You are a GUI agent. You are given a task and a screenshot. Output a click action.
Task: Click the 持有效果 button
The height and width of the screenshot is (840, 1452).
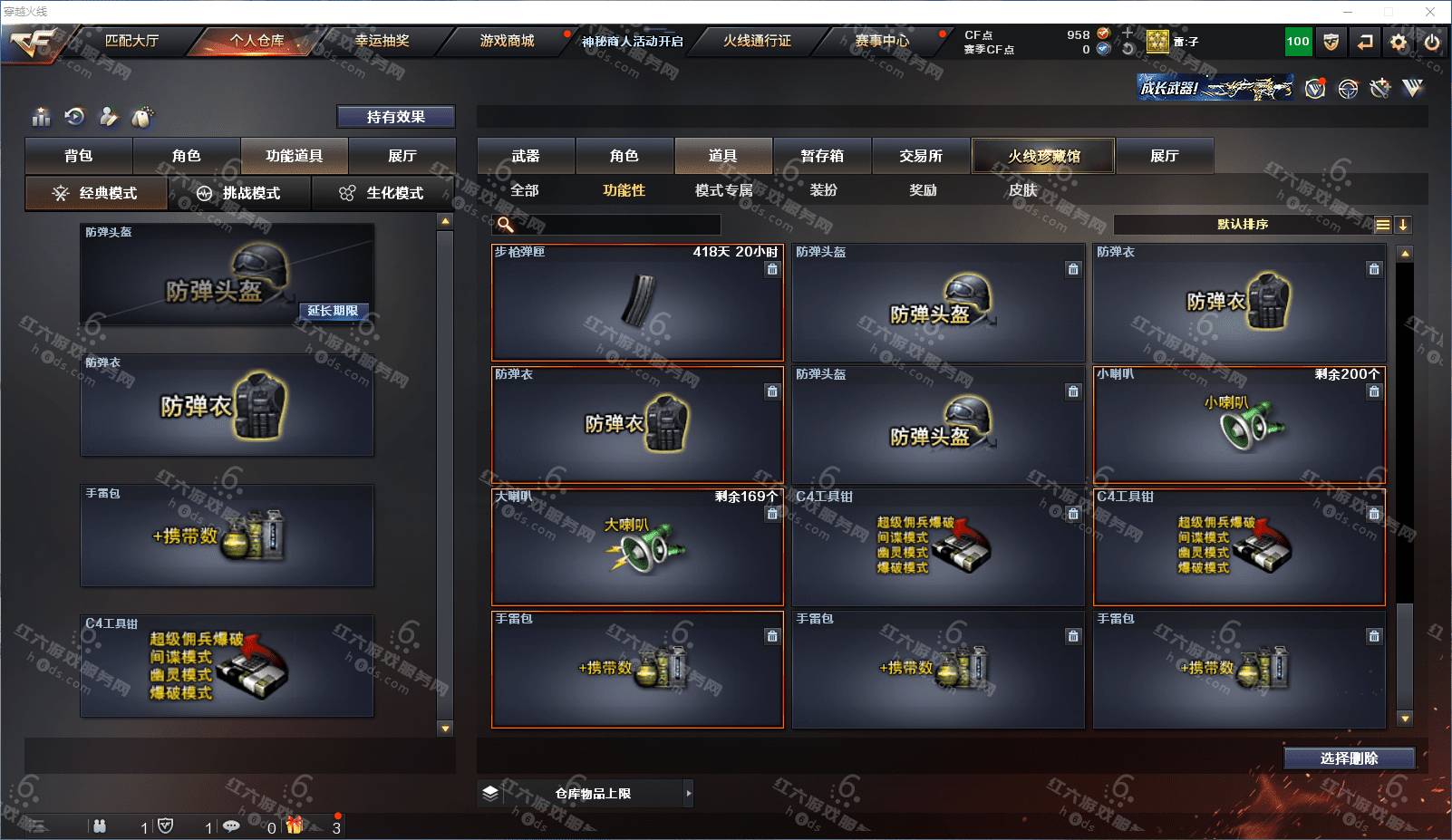tap(395, 117)
